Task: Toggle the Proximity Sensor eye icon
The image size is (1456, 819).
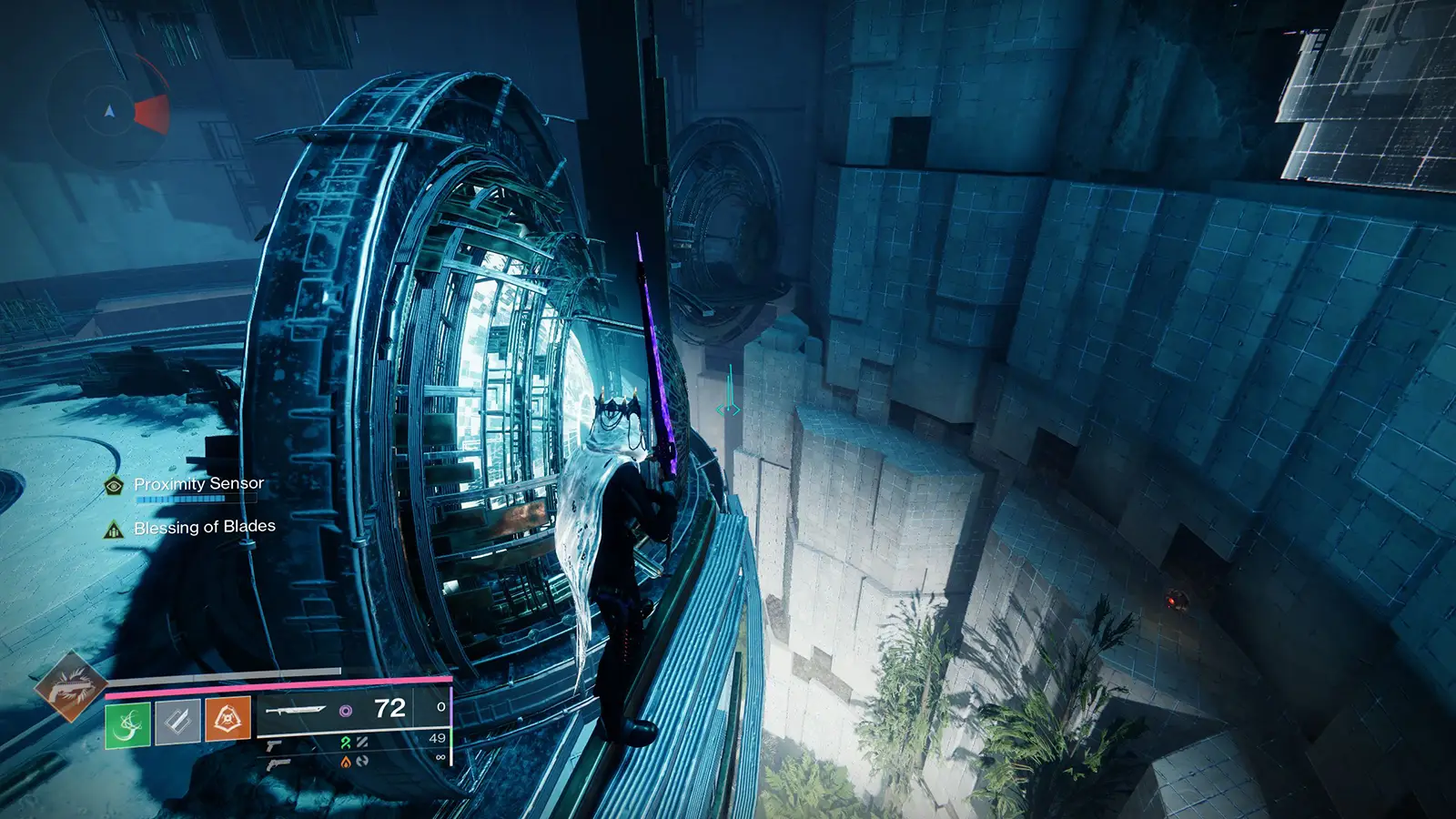Action: click(x=112, y=486)
